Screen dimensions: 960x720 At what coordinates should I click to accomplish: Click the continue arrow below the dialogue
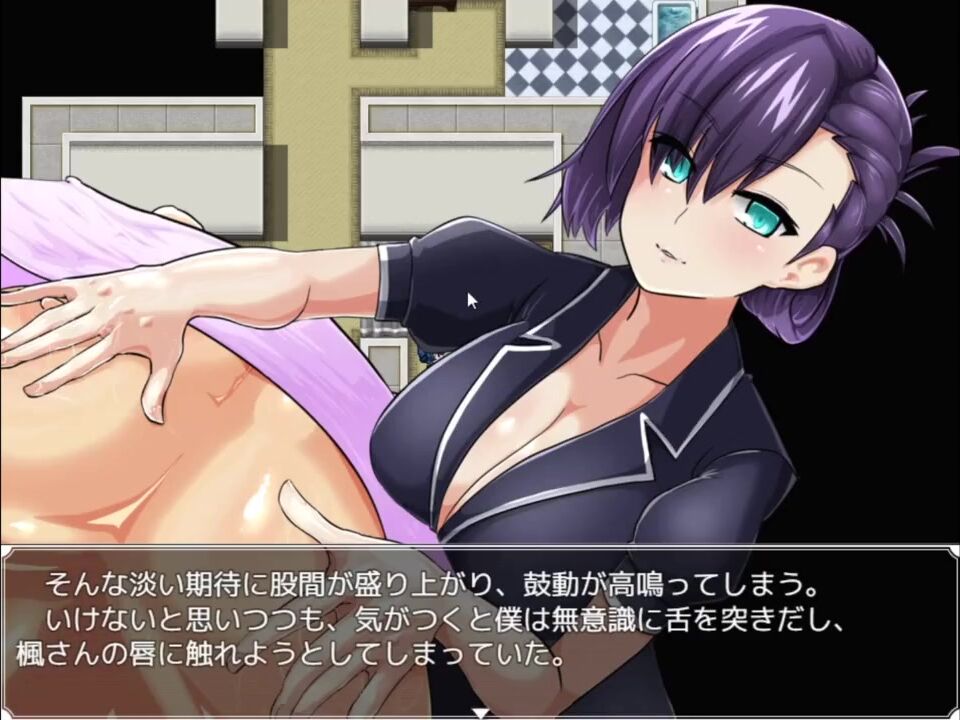pos(480,713)
